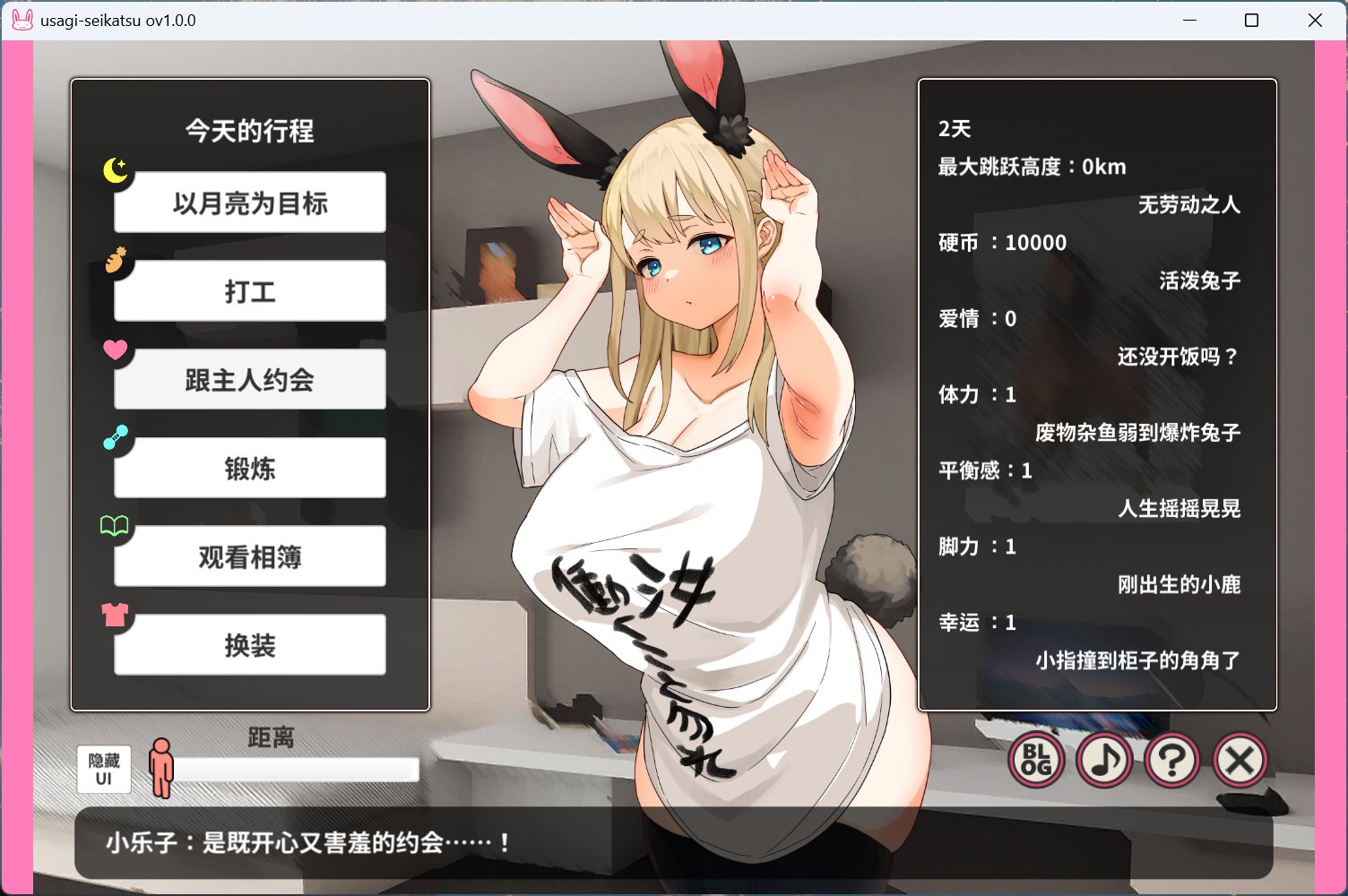Choose 跟主人约会 date option
The width and height of the screenshot is (1348, 896).
(249, 379)
